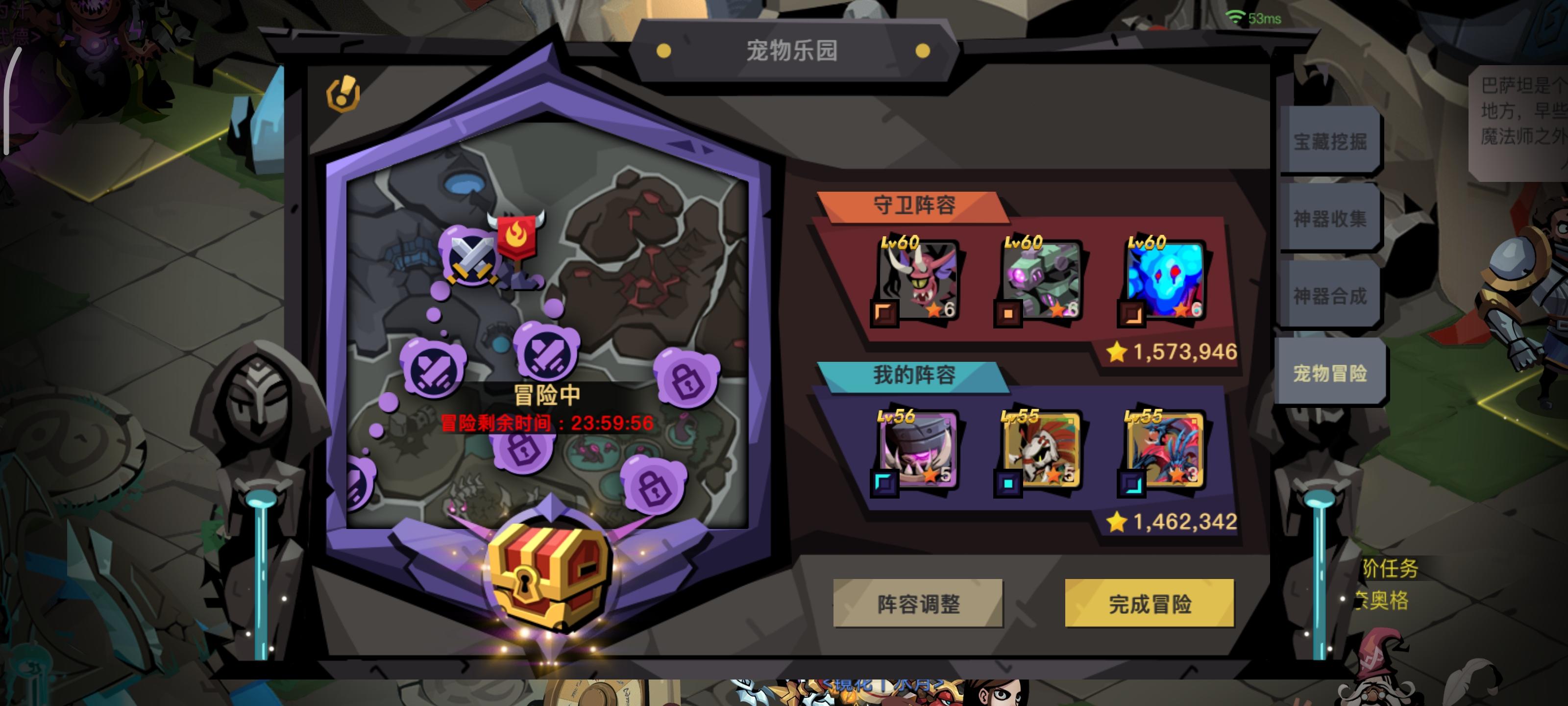
Task: Open the purple battle node beneath the flame banner path
Action: pyautogui.click(x=545, y=353)
